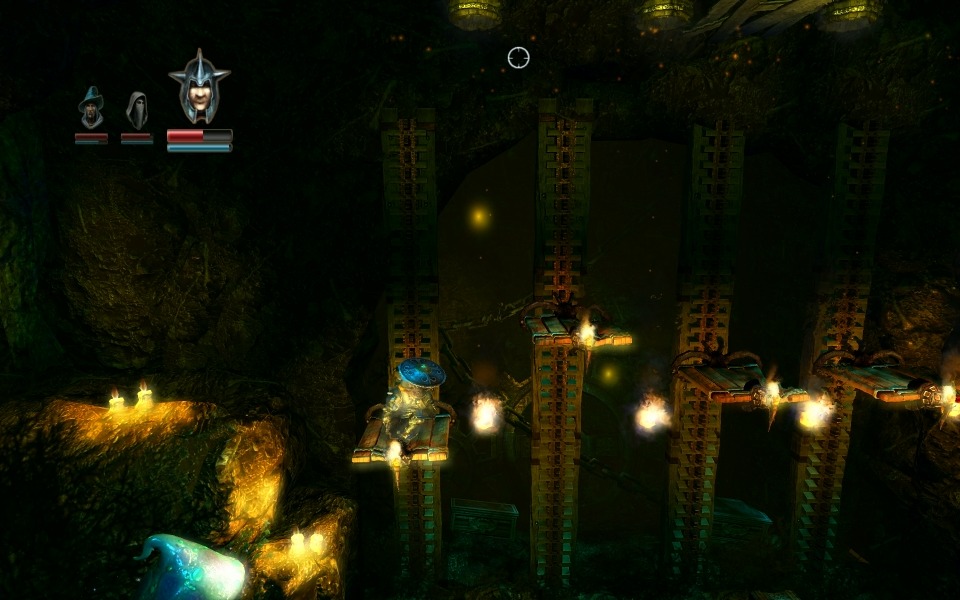Switch to the hooded thief portrait

pyautogui.click(x=137, y=110)
